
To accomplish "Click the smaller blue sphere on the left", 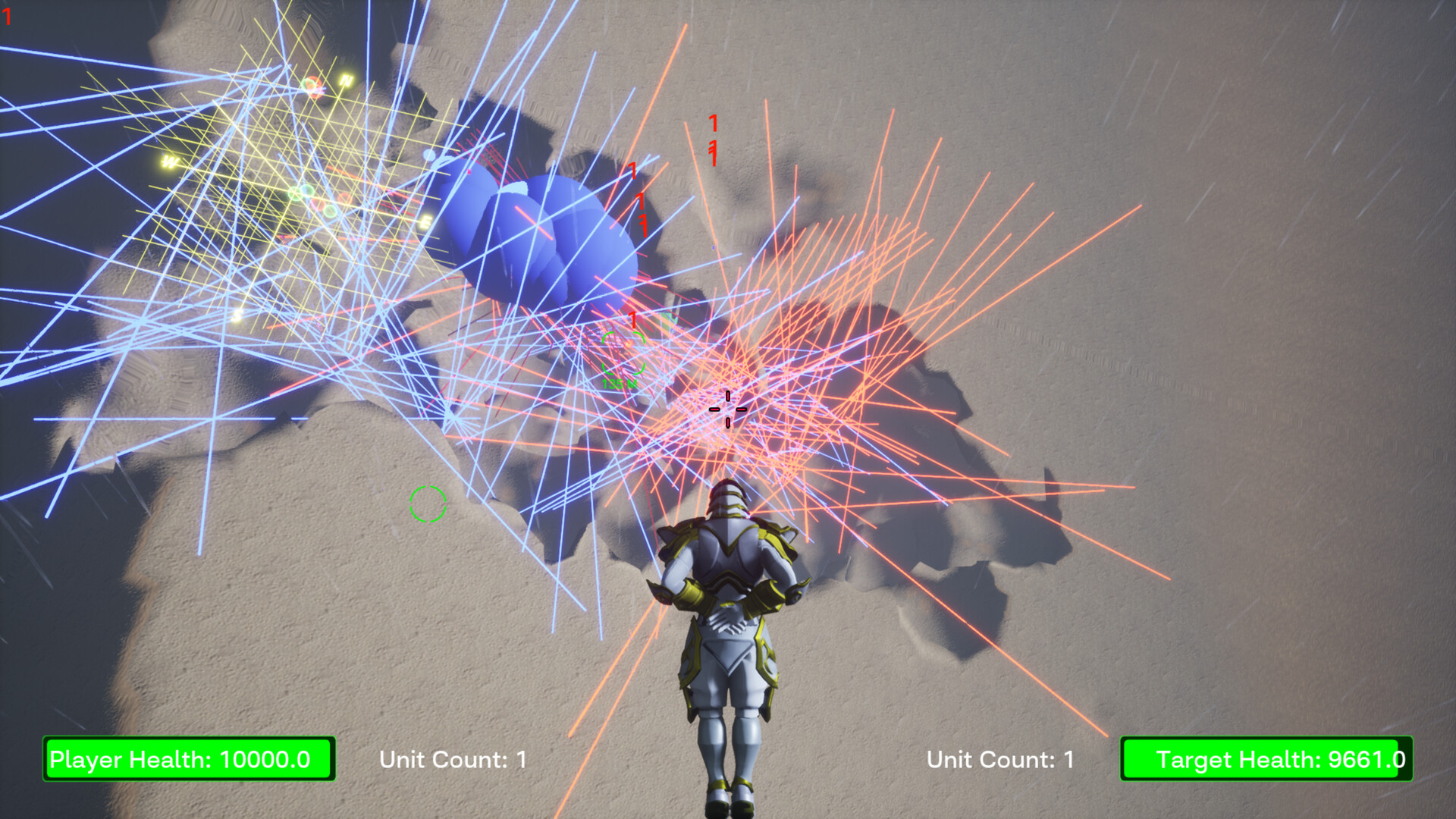I will click(x=430, y=154).
